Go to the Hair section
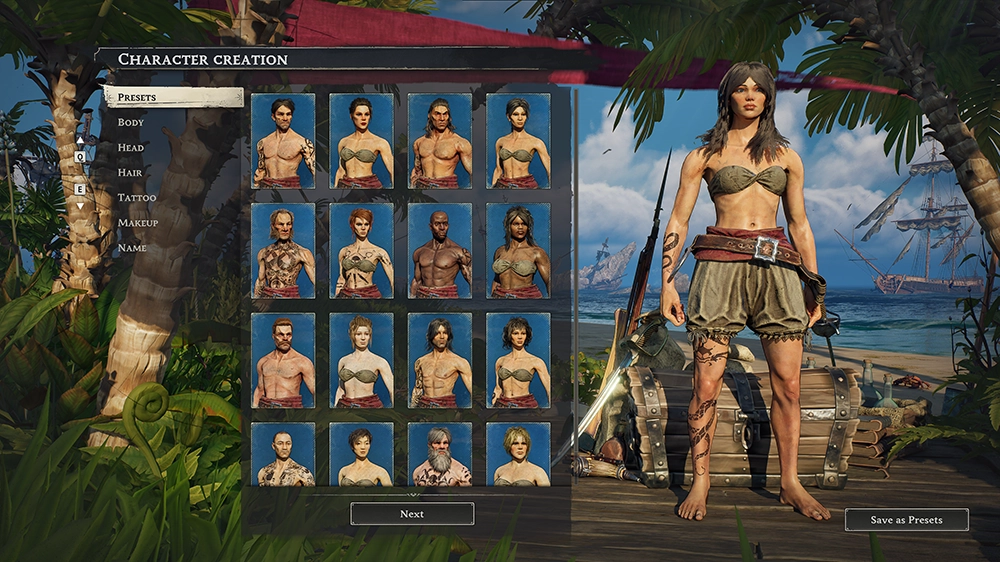 pyautogui.click(x=130, y=172)
